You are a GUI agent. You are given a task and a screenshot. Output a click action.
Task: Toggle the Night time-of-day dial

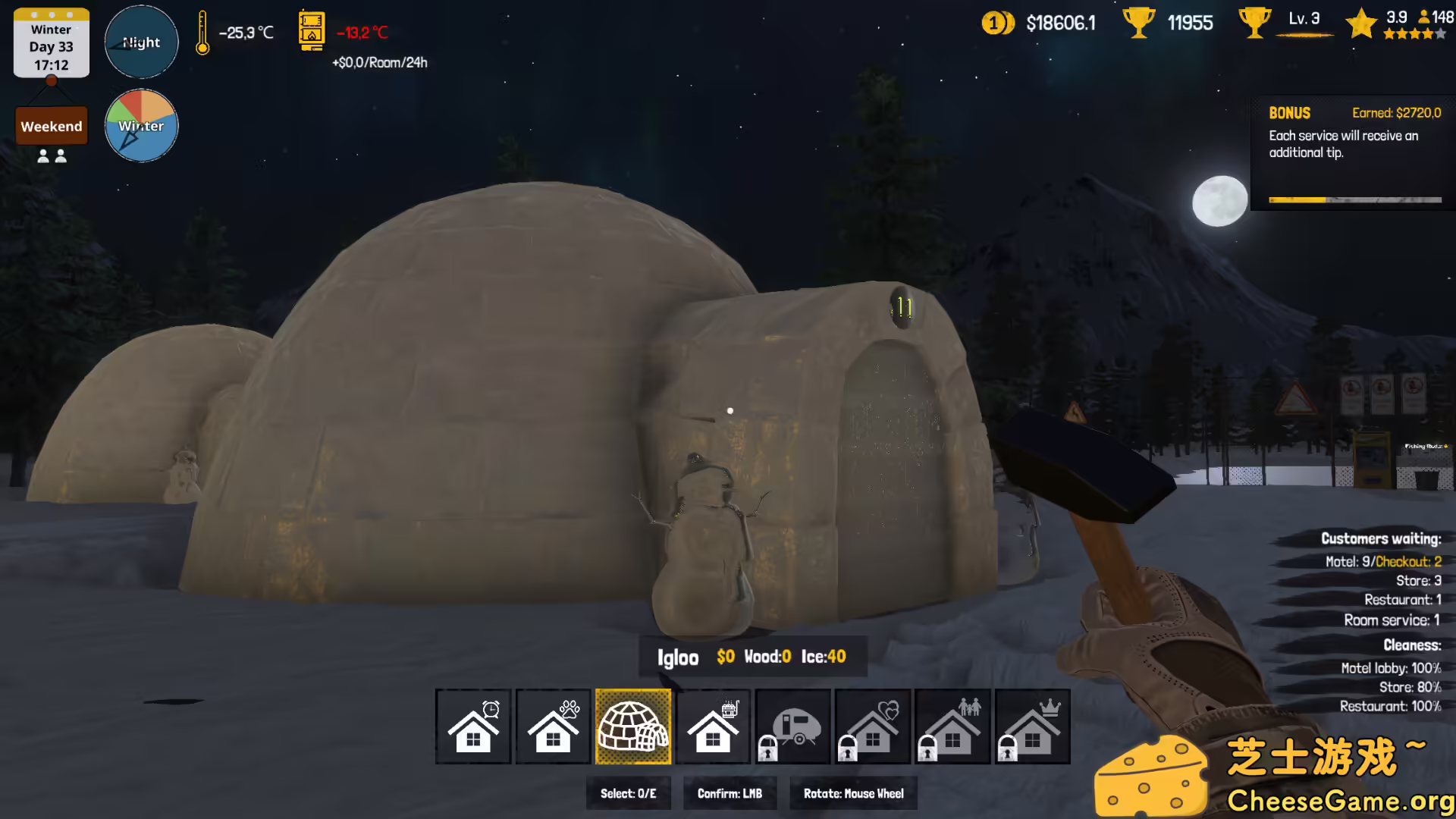click(141, 42)
